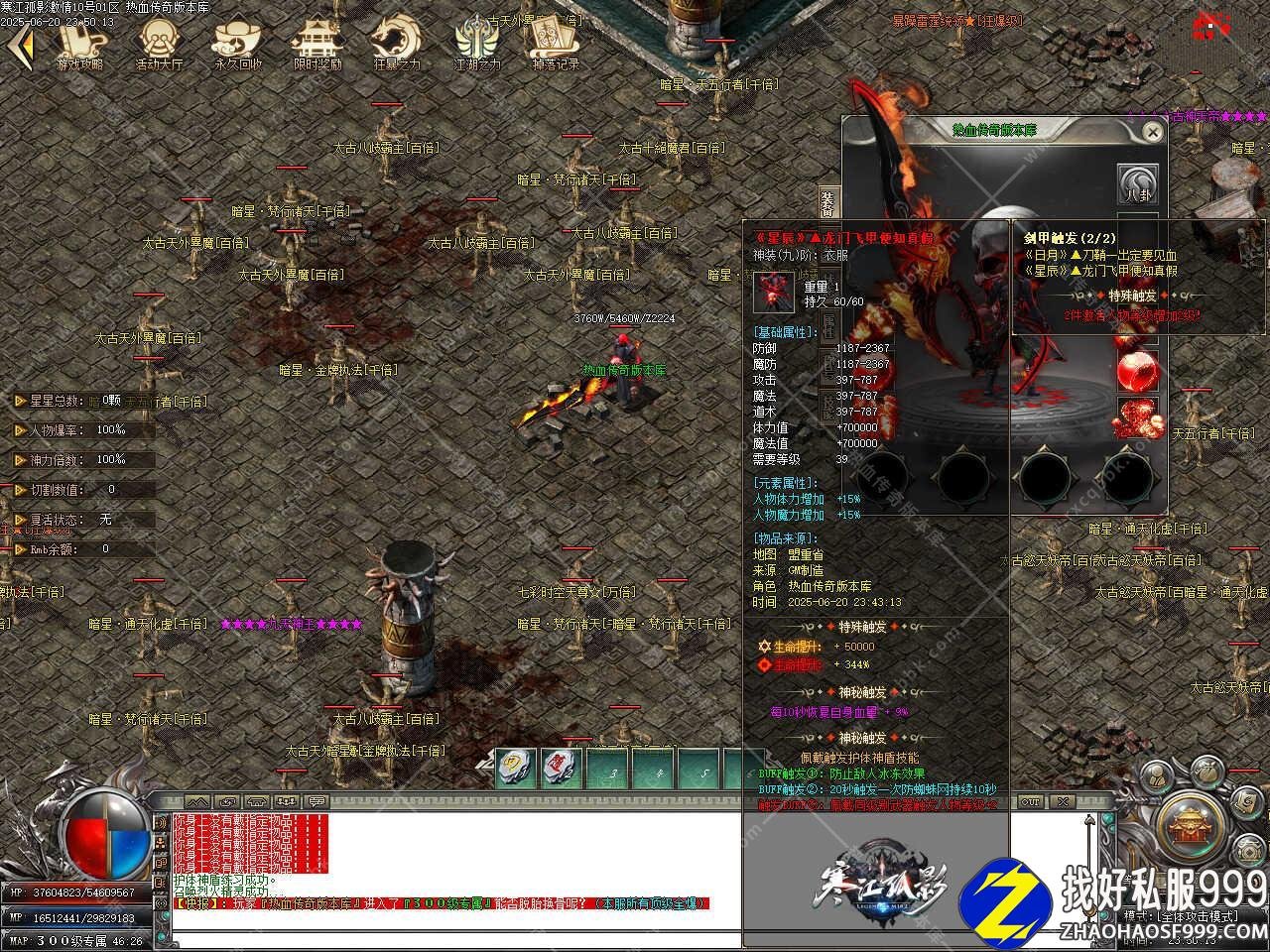Screen dimensions: 1270x952
Task: Click the 八卦 button in equipment panel
Action: 1139,184
